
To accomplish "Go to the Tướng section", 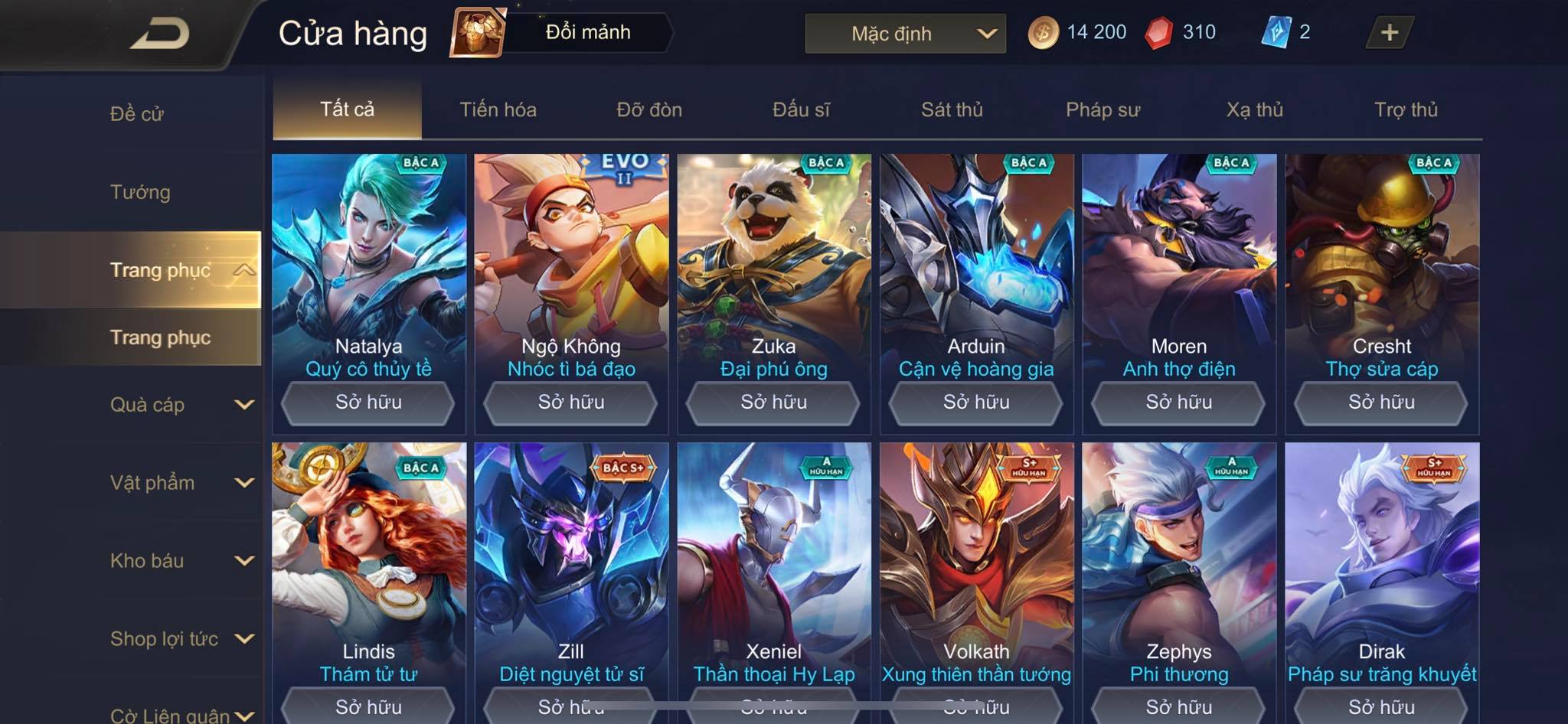I will (x=140, y=192).
